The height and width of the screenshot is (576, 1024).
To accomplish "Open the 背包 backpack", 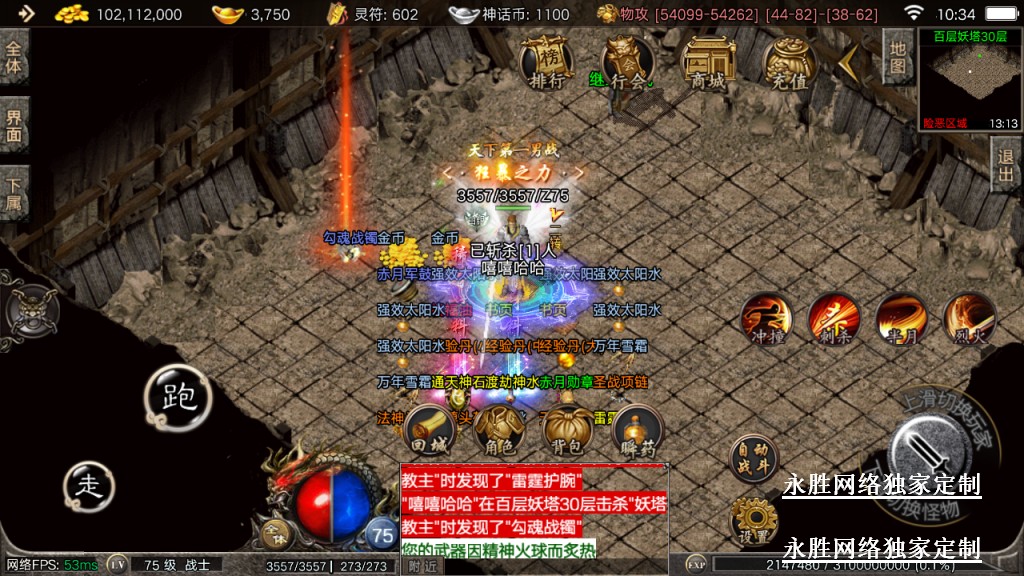I will coord(567,431).
